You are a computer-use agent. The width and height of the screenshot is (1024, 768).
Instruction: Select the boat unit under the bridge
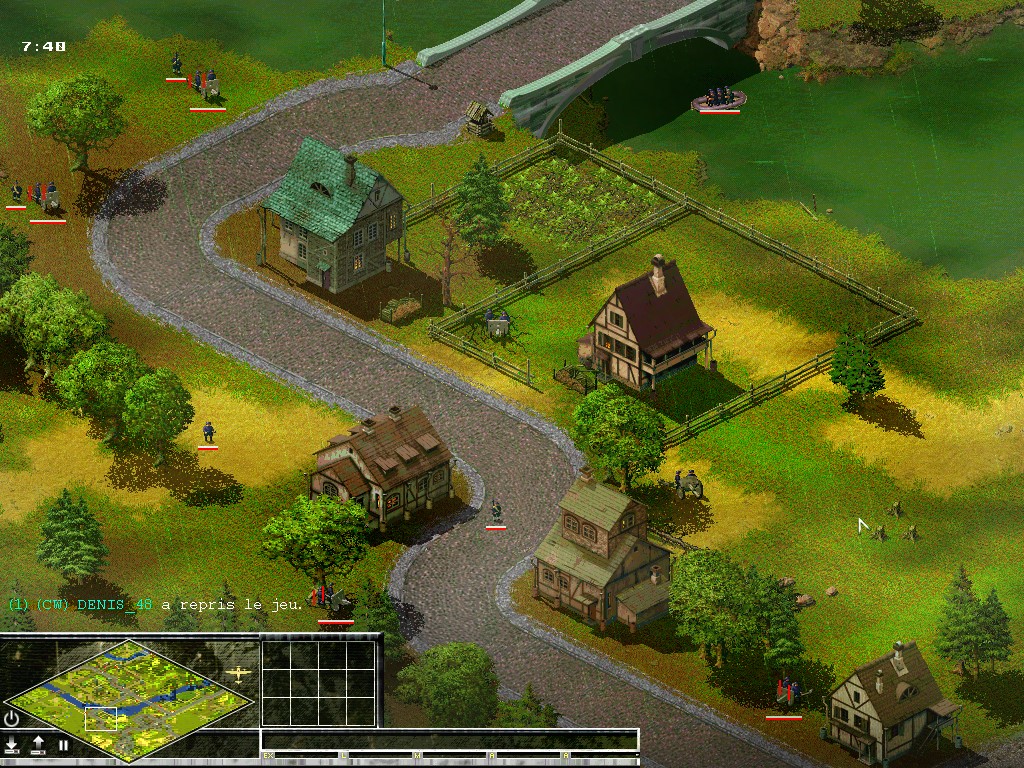click(x=719, y=98)
